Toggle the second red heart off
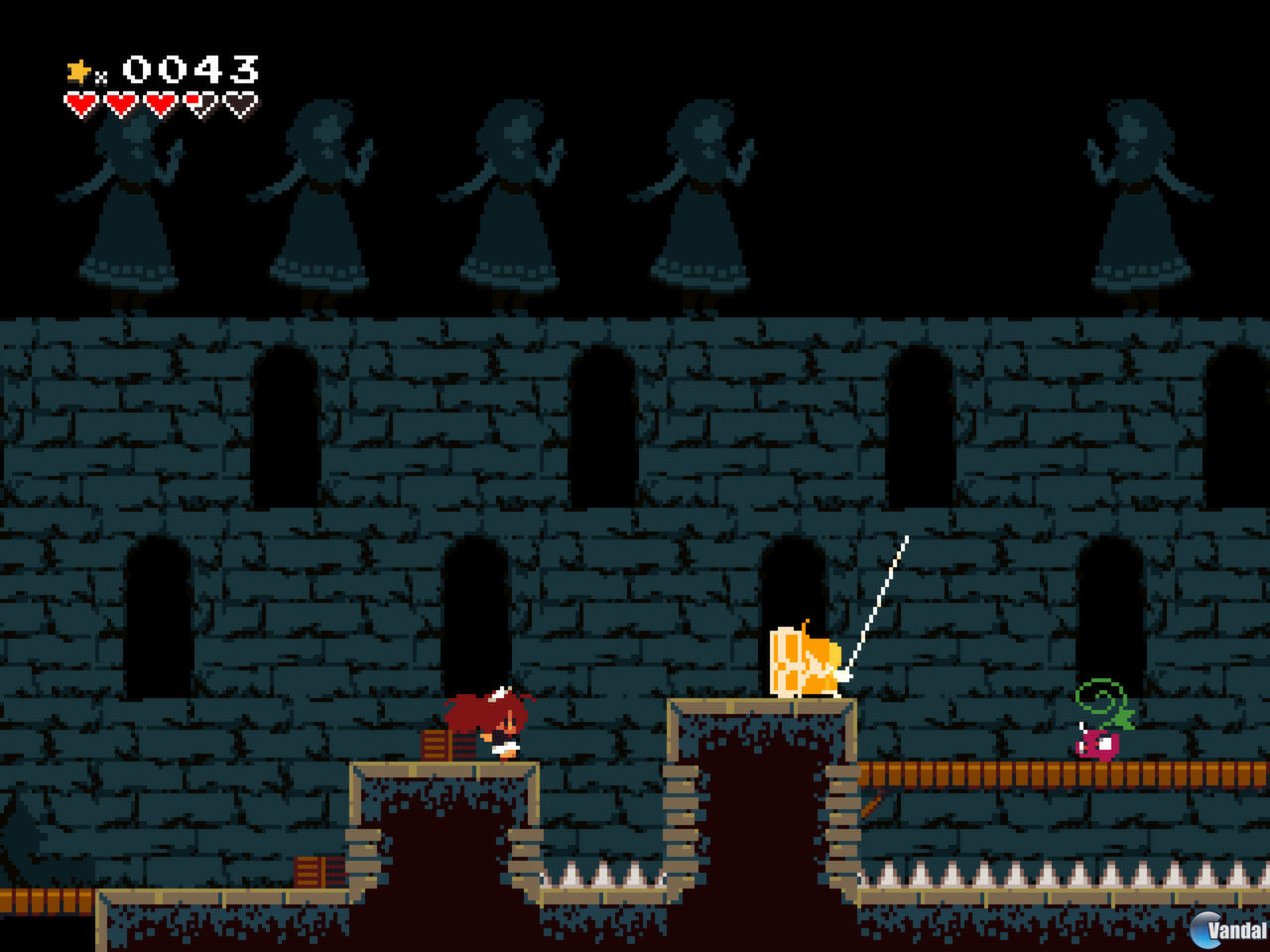This screenshot has width=1270, height=952. [119, 102]
